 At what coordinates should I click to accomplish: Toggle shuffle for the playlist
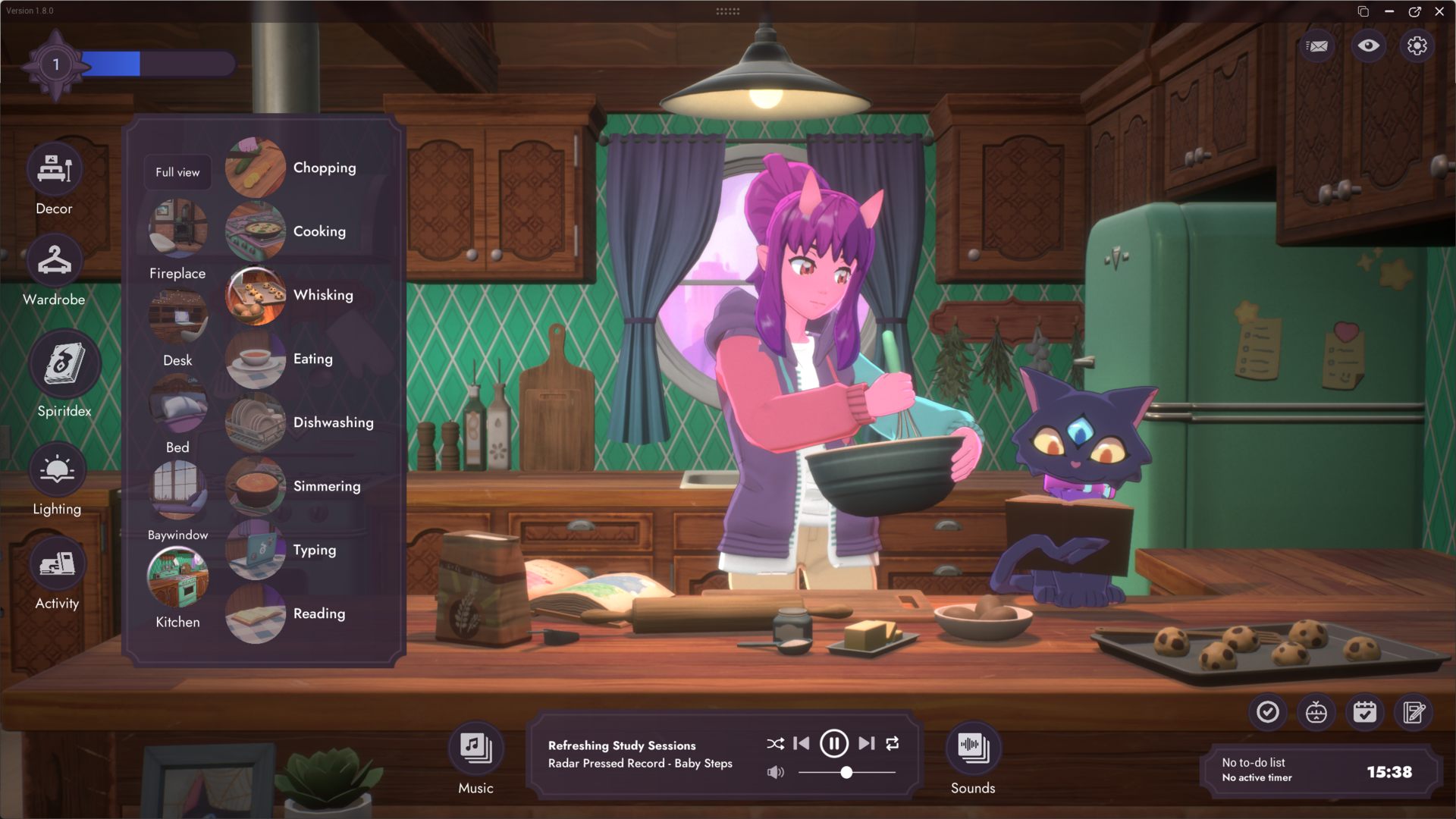tap(775, 744)
